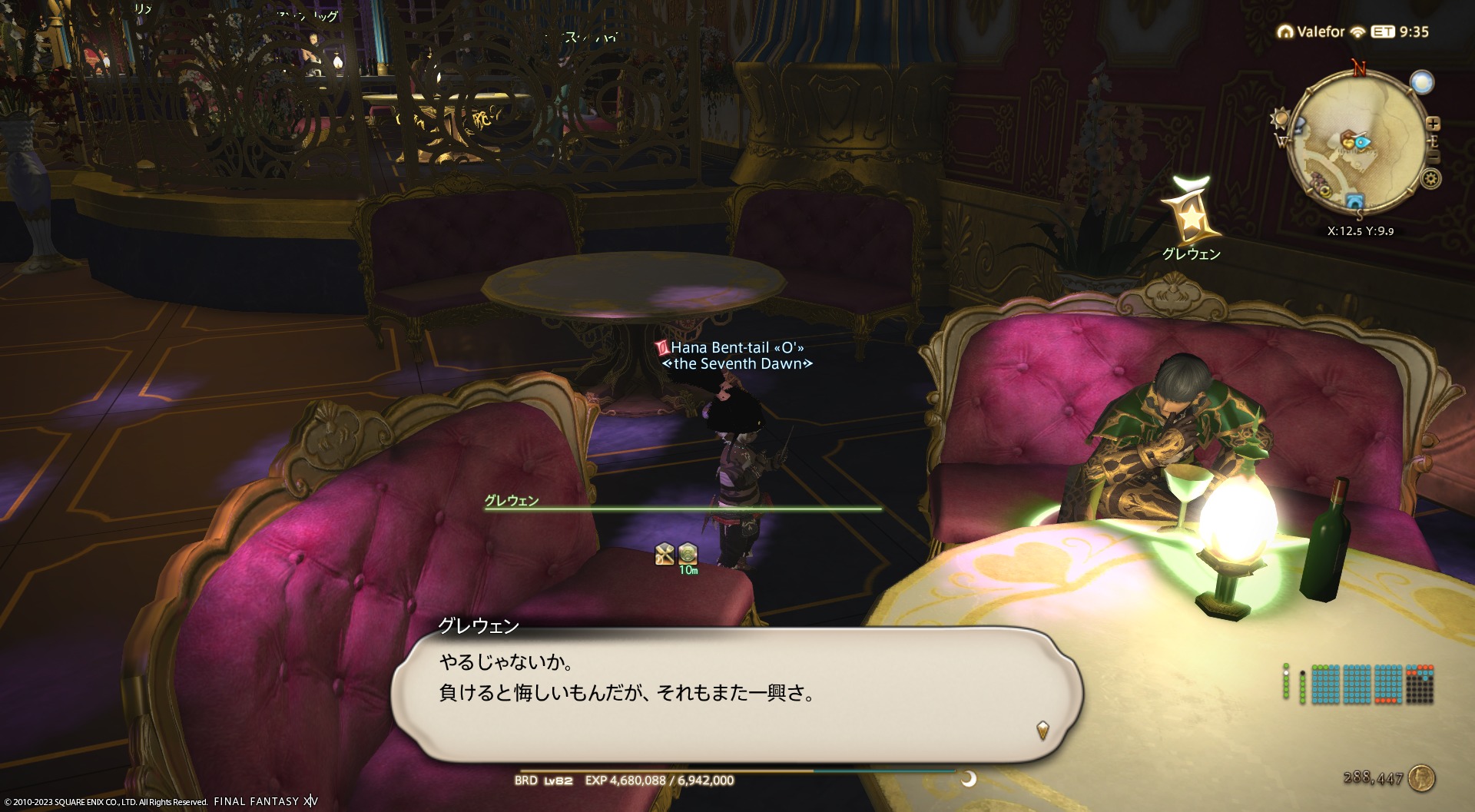Screen dimensions: 1475x812
Task: Zoom in with the minimap plus button
Action: 1433,124
